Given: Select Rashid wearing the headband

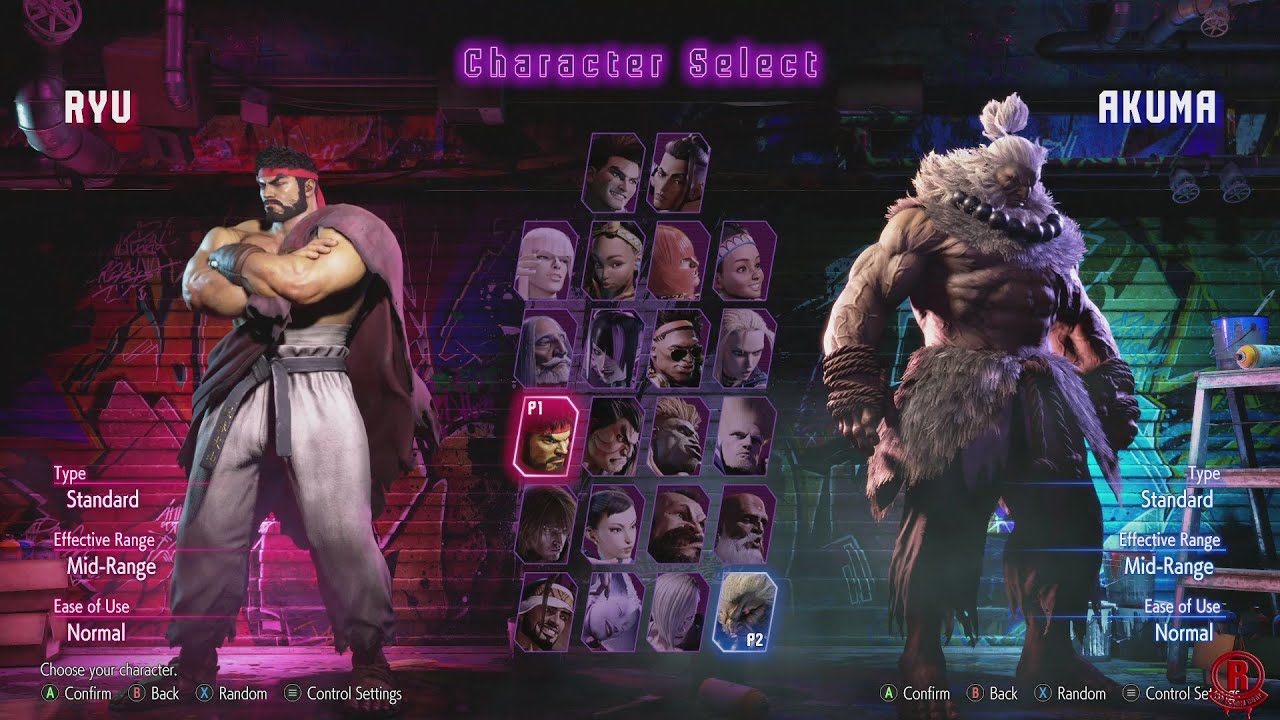Looking at the screenshot, I should pyautogui.click(x=548, y=612).
